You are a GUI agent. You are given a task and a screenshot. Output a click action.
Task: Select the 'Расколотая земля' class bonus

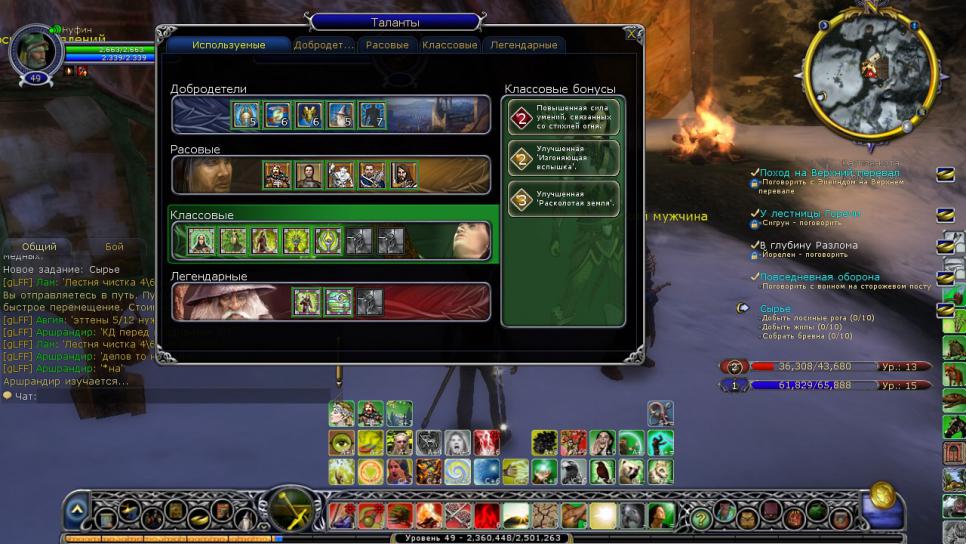point(563,199)
